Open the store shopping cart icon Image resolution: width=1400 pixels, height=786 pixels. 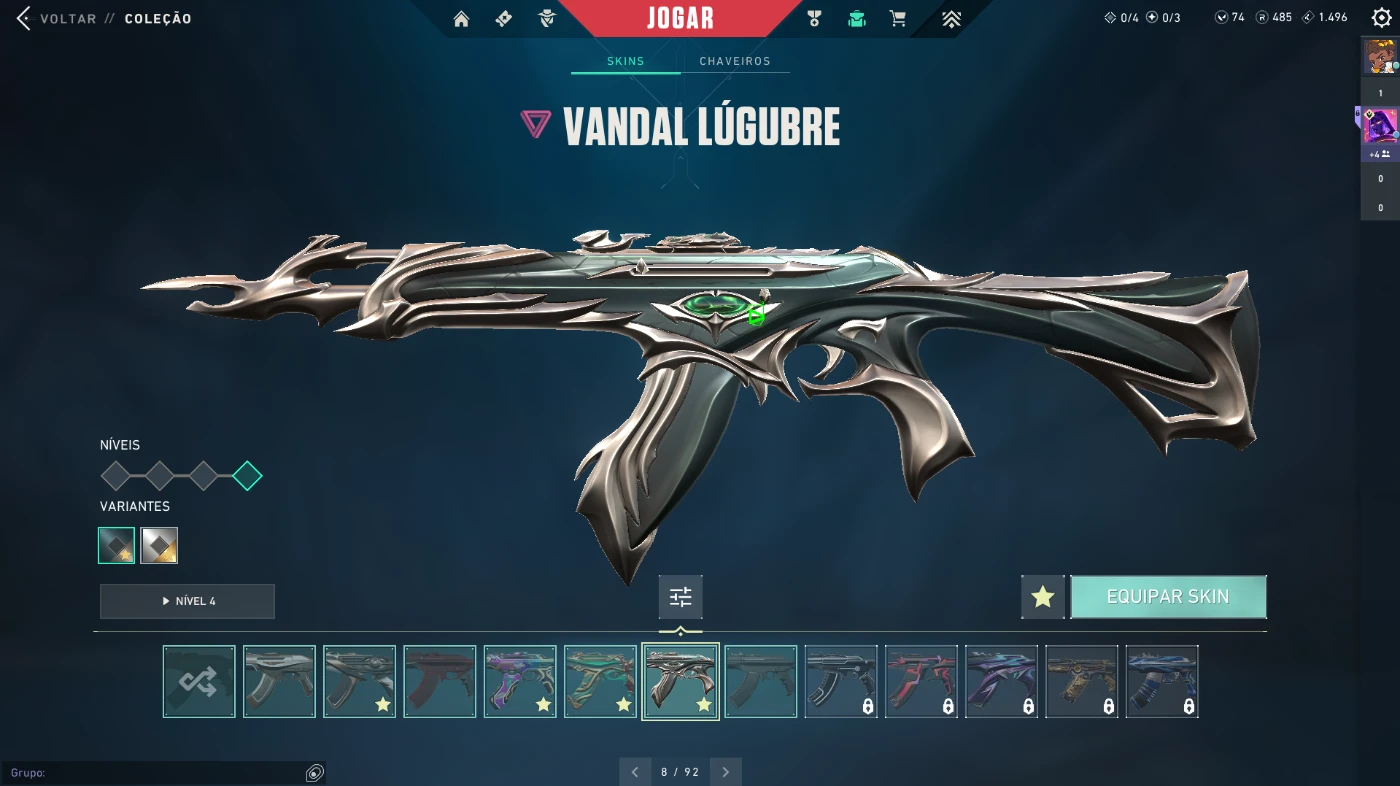tap(898, 19)
